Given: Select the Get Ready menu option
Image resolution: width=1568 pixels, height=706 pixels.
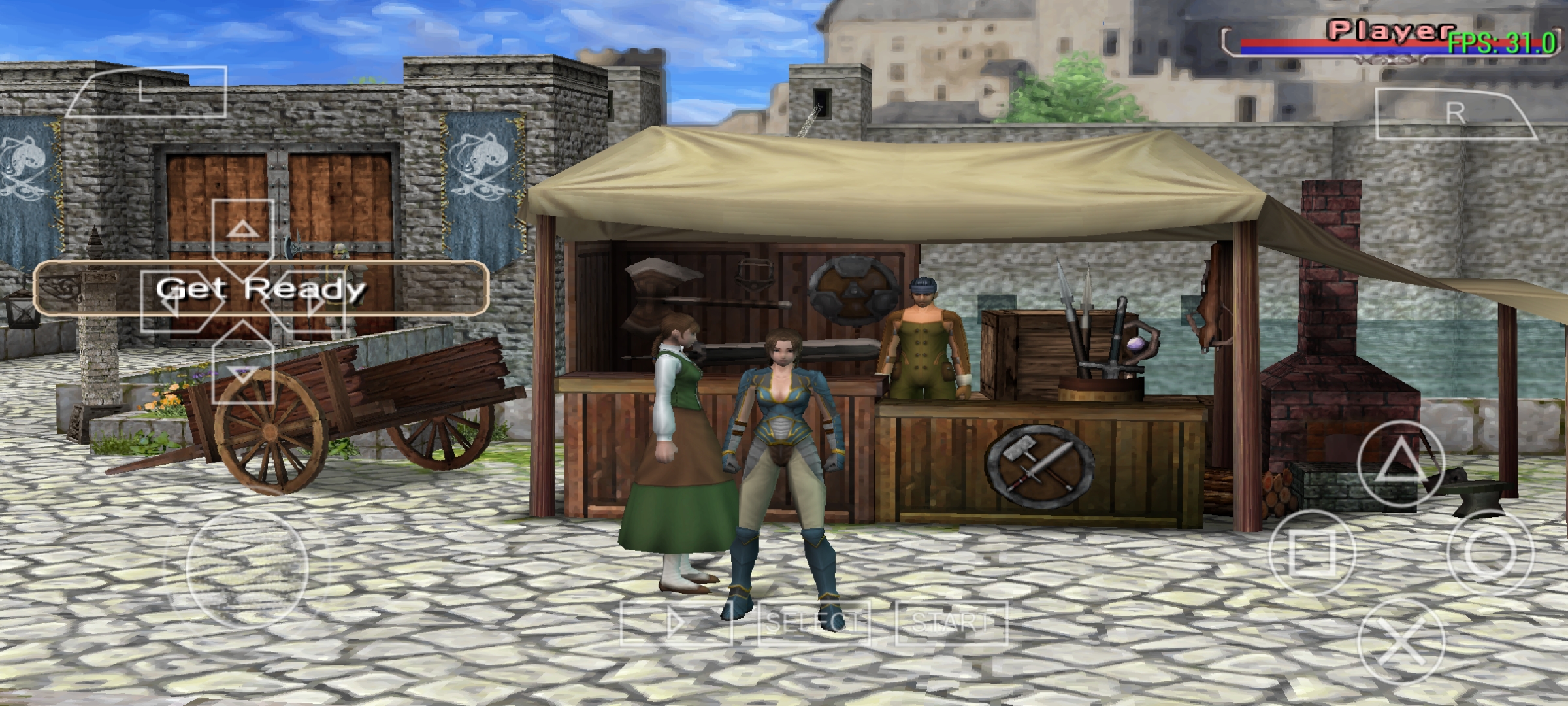Looking at the screenshot, I should (260, 288).
